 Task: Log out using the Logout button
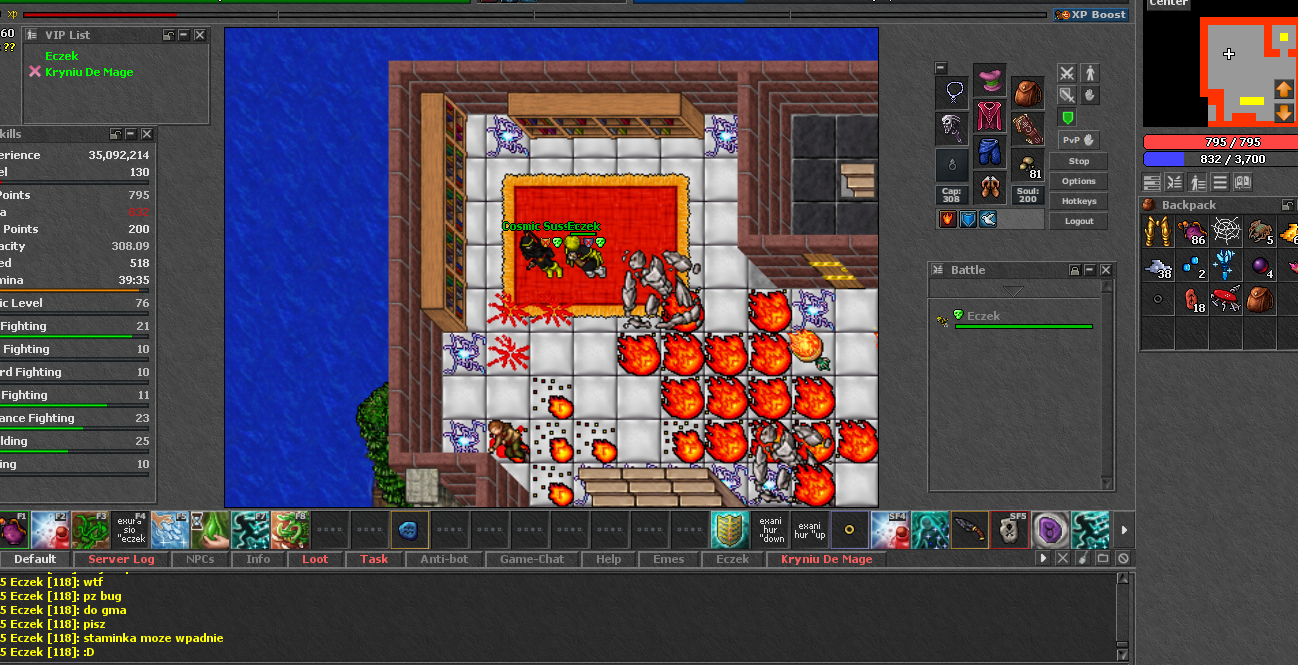pyautogui.click(x=1078, y=221)
